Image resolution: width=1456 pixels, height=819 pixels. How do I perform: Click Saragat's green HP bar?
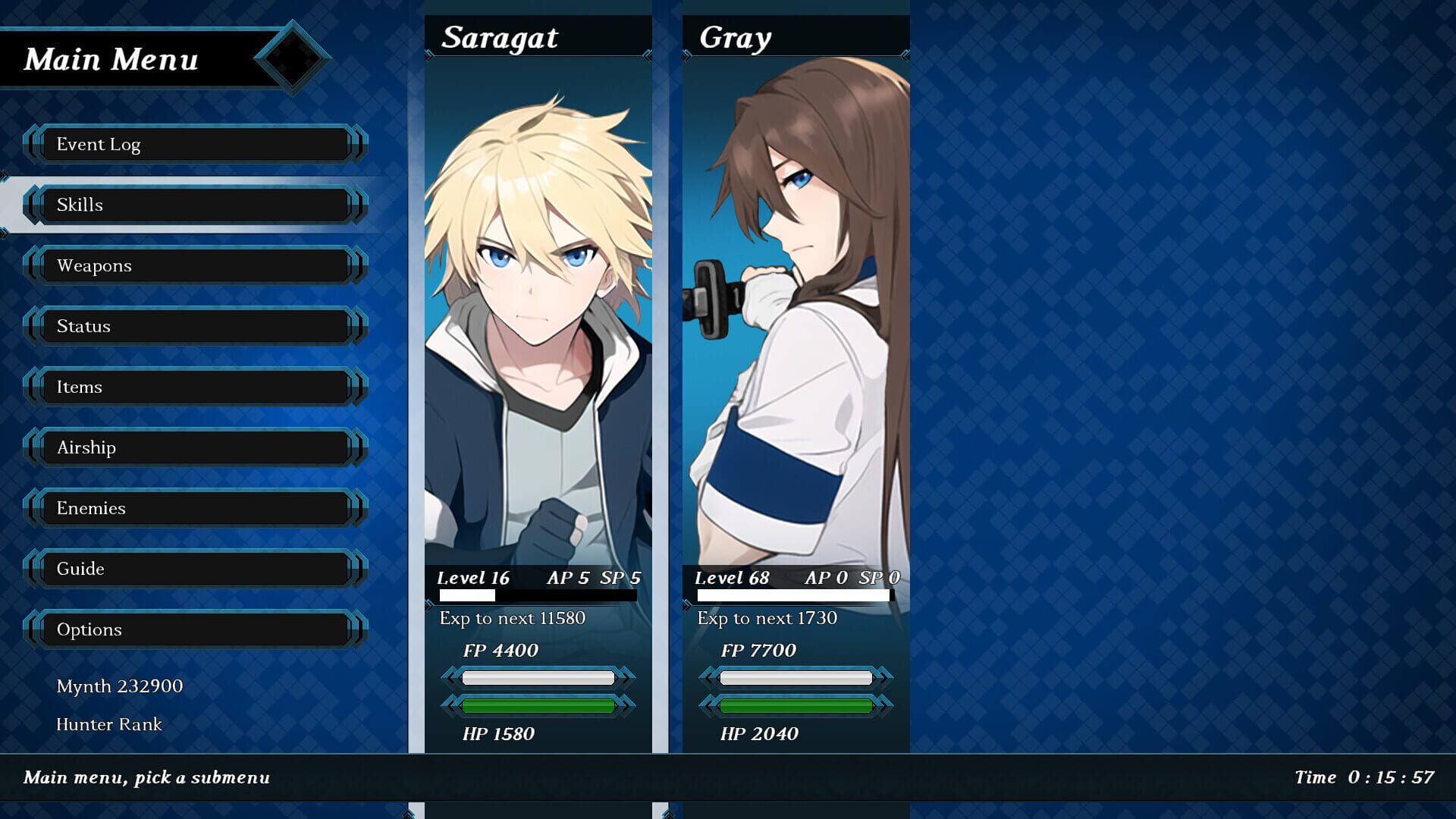[538, 705]
